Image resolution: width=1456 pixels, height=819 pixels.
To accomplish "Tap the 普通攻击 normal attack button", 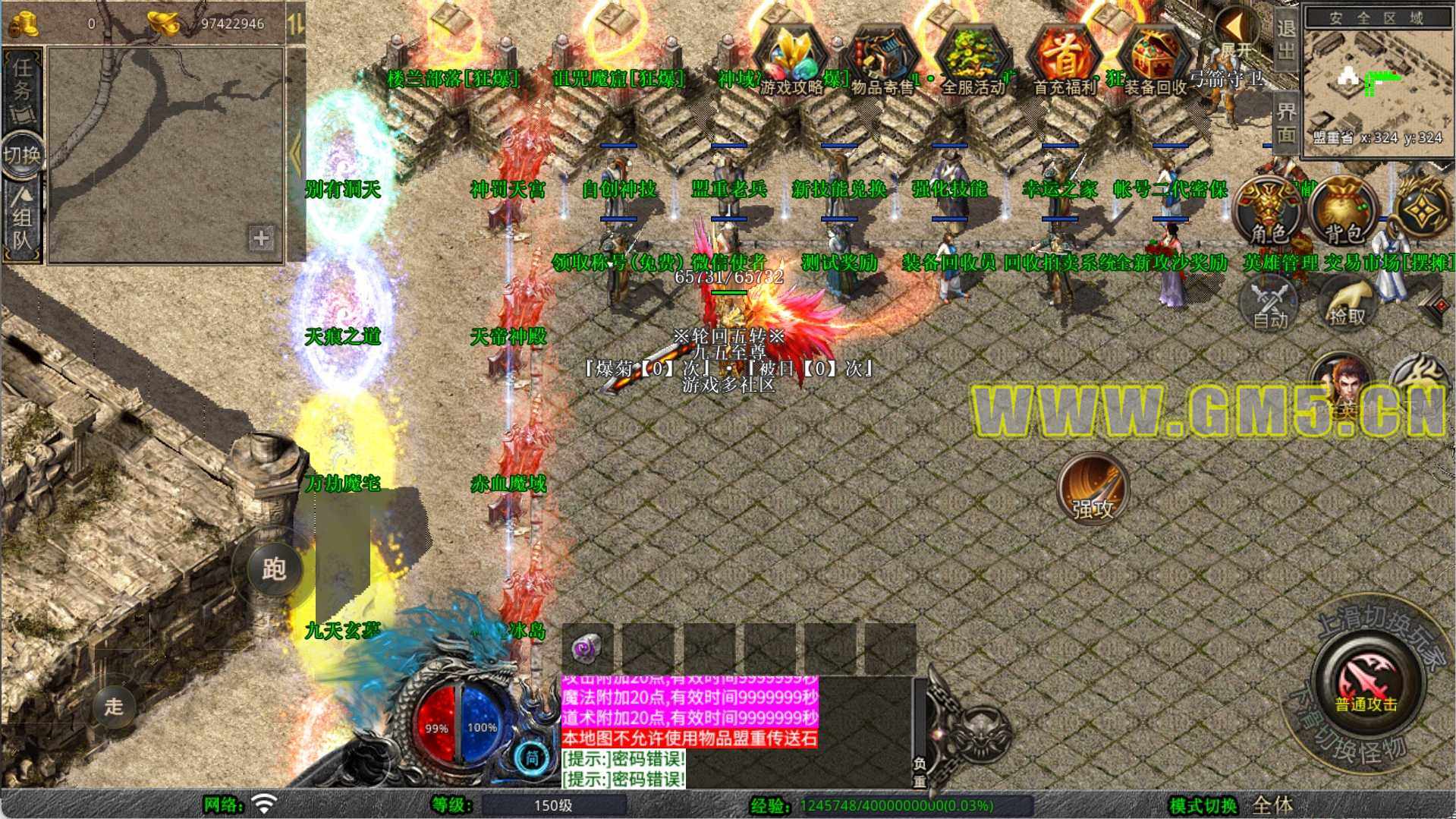I will pos(1366,680).
